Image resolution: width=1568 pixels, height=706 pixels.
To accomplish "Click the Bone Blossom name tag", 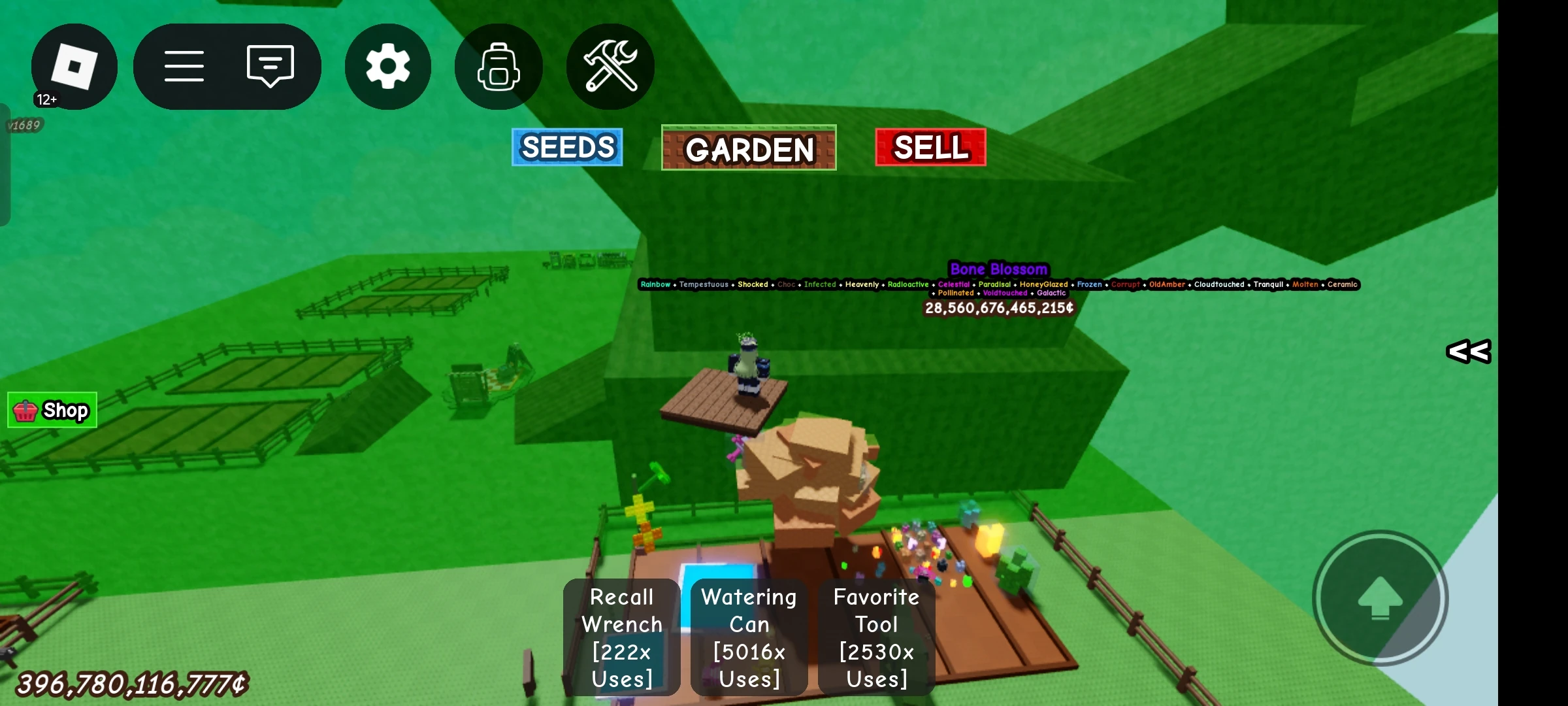I will pos(1000,269).
